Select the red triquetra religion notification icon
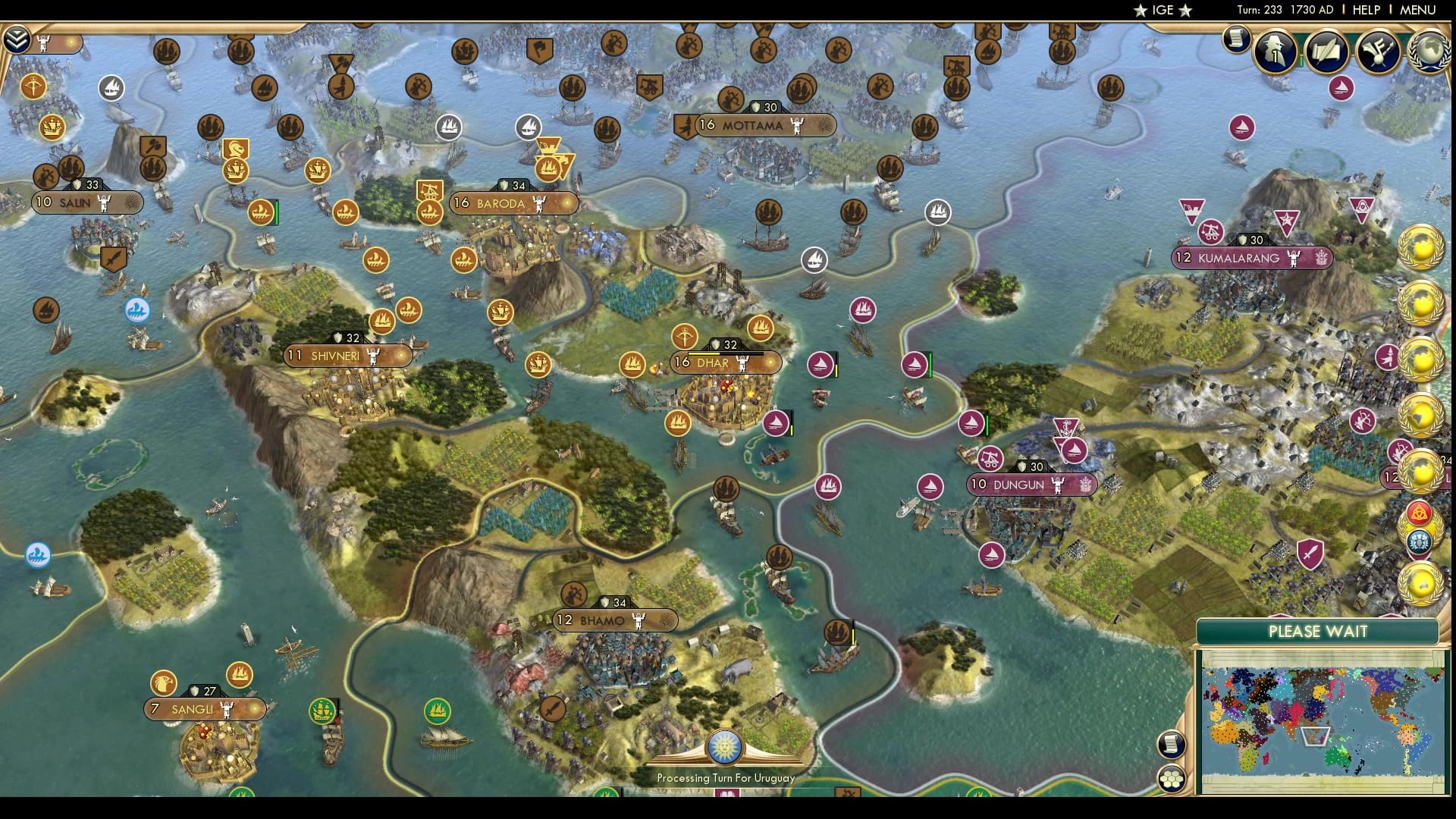 (x=1419, y=513)
